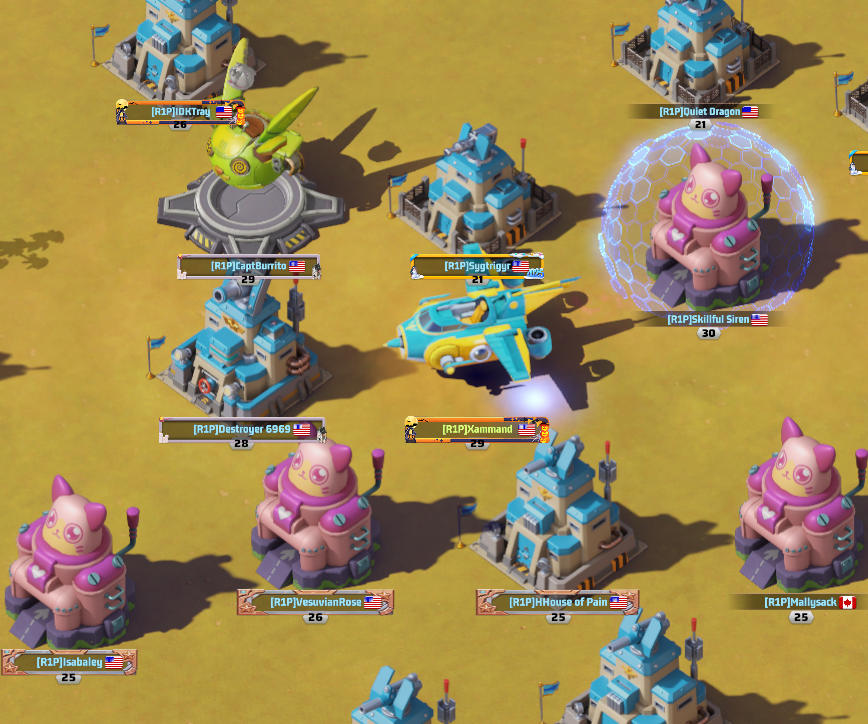Select the IDKTray player nameplate
The image size is (868, 724).
180,112
